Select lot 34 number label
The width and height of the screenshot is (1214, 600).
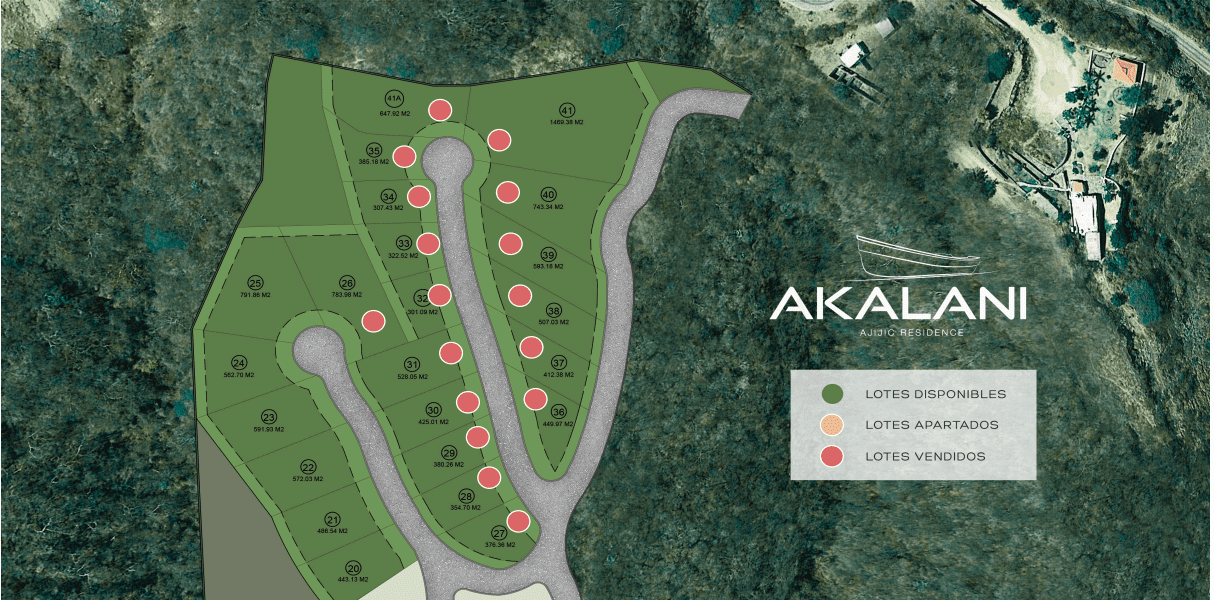click(x=389, y=196)
